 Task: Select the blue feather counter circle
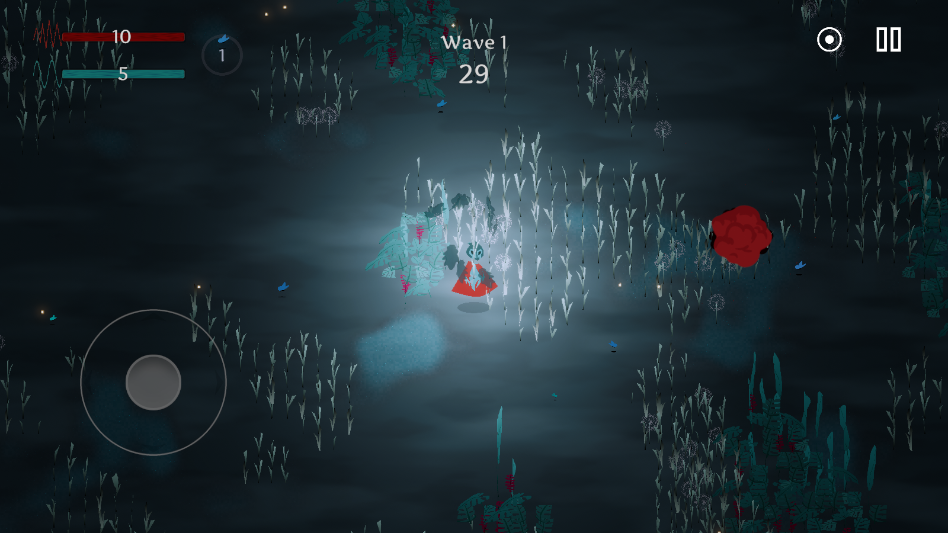222,54
